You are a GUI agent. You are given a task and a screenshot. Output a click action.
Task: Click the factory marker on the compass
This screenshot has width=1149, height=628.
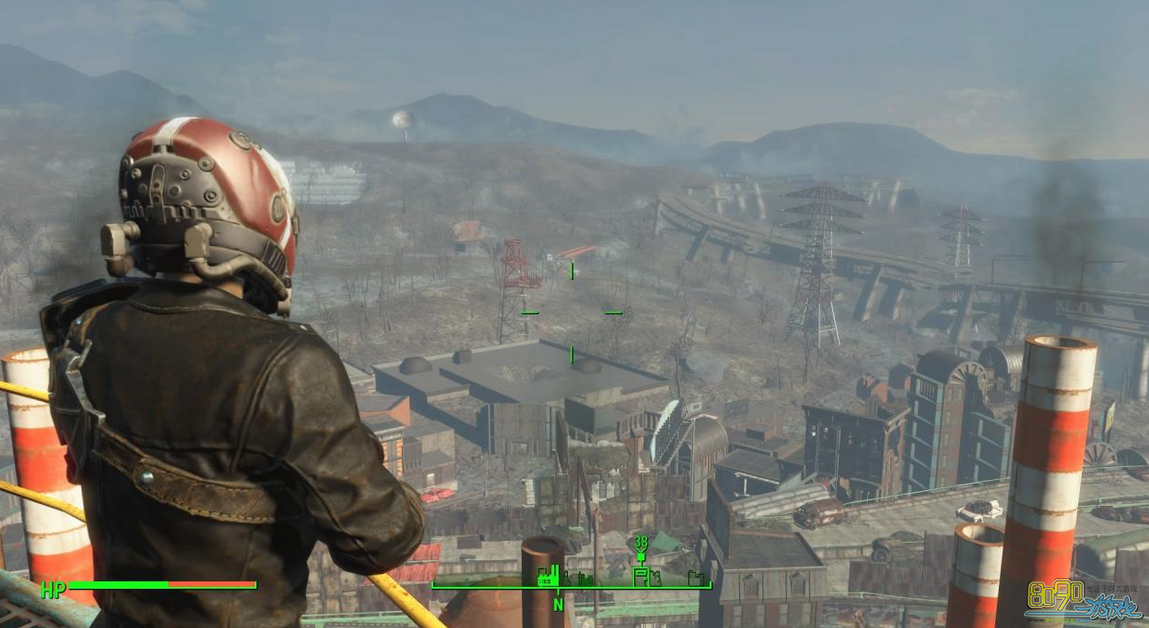tap(548, 575)
